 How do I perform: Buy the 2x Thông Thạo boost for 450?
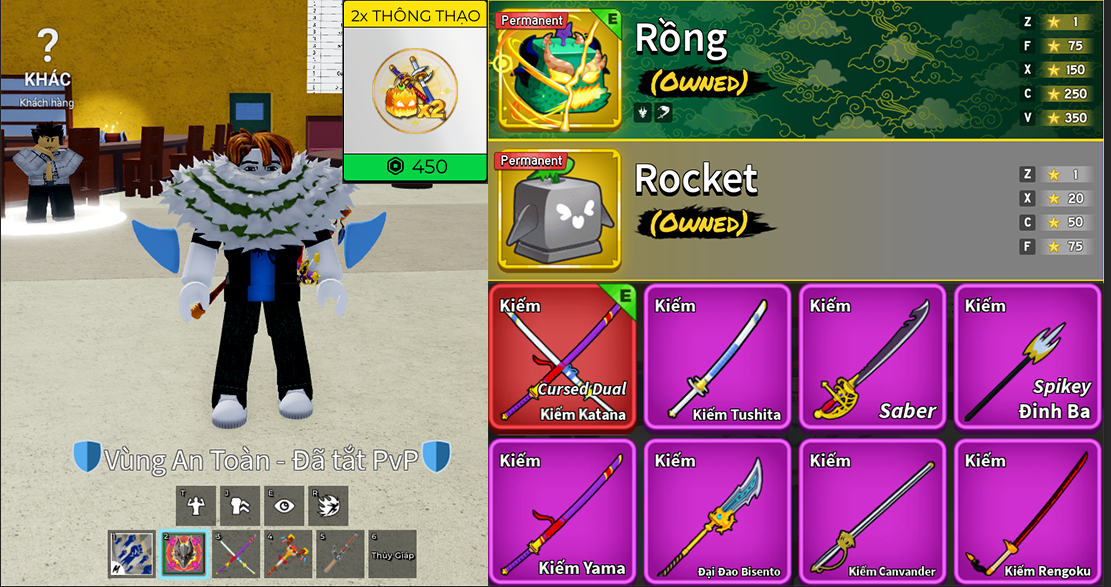click(415, 166)
